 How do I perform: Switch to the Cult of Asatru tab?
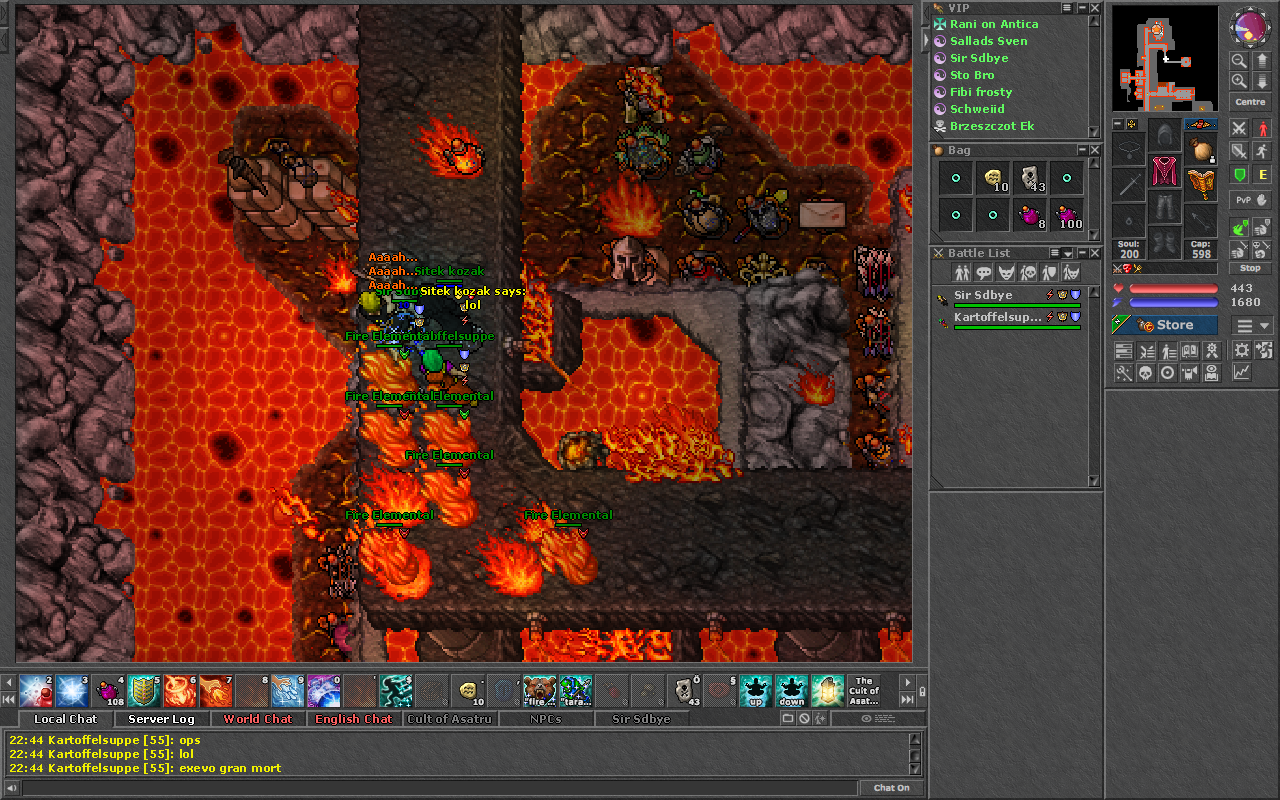tap(449, 719)
